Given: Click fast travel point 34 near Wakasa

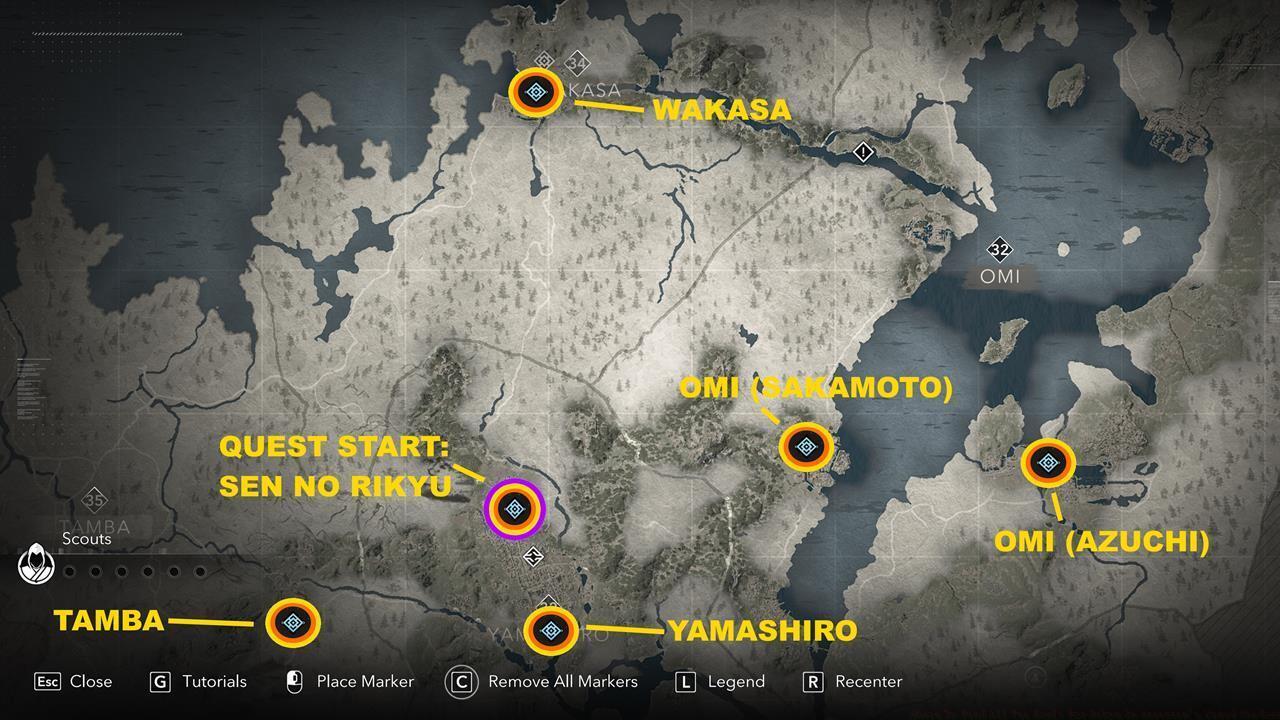Looking at the screenshot, I should point(576,62).
